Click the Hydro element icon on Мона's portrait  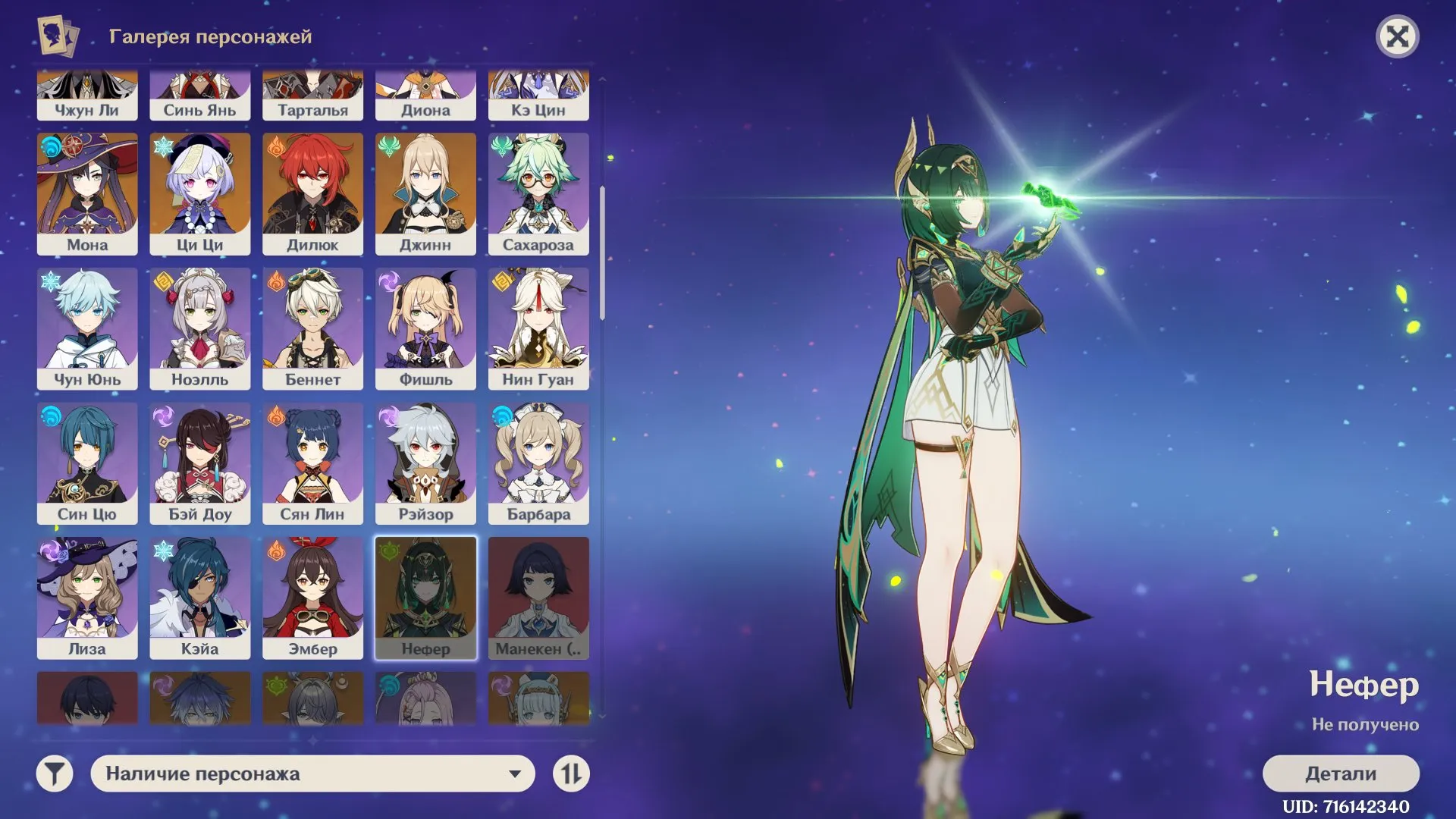pos(51,147)
